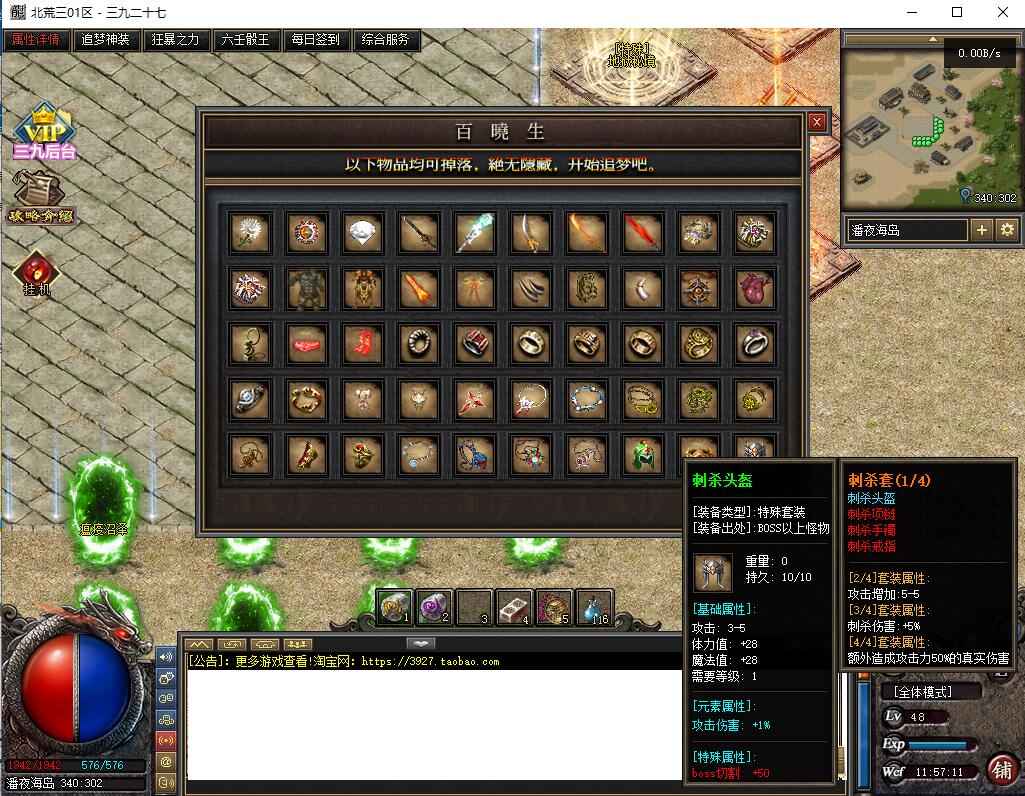Open the 追梦神装 menu
1025x796 pixels.
click(105, 40)
